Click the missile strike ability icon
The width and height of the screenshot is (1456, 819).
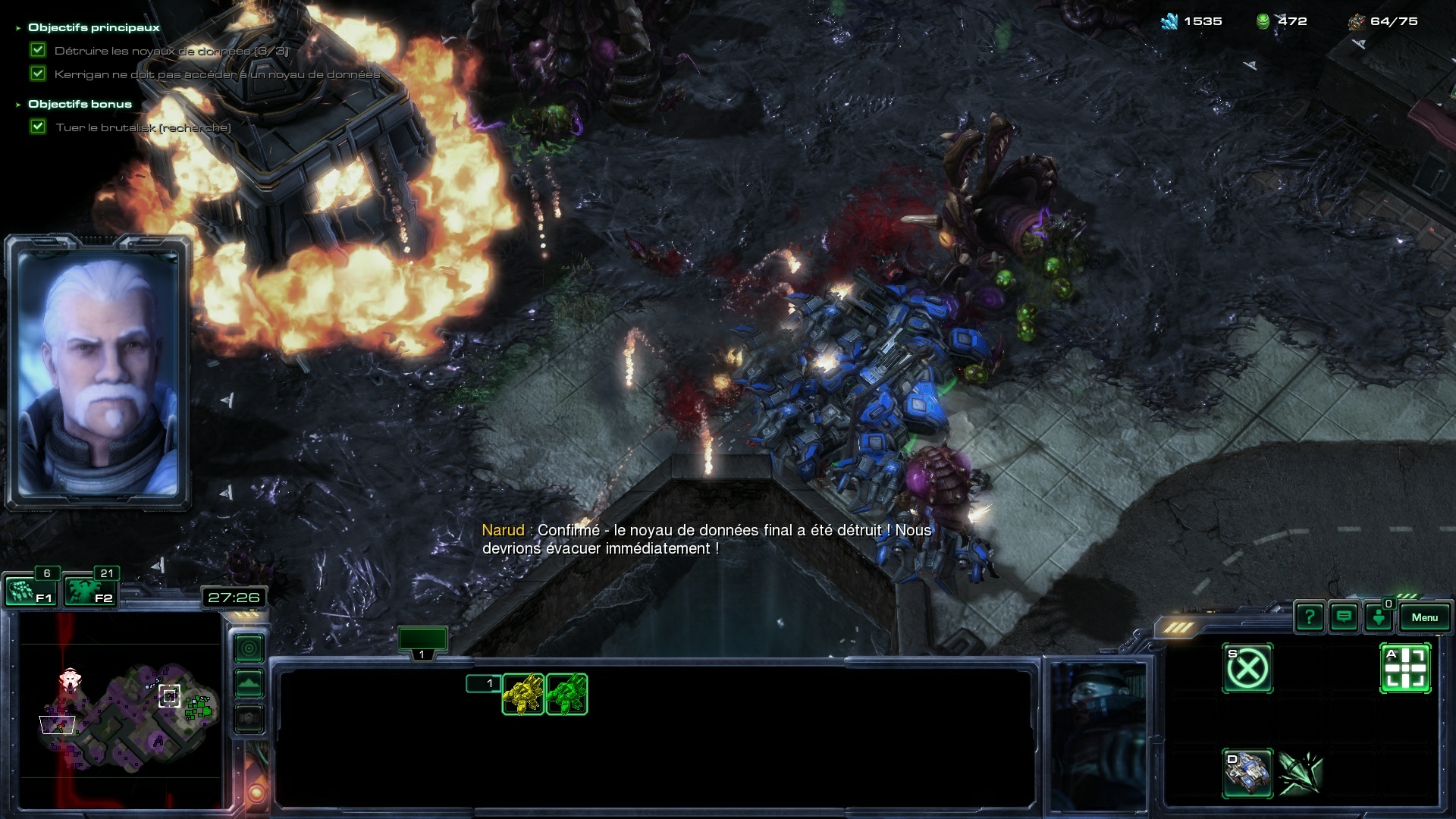[x=1301, y=773]
